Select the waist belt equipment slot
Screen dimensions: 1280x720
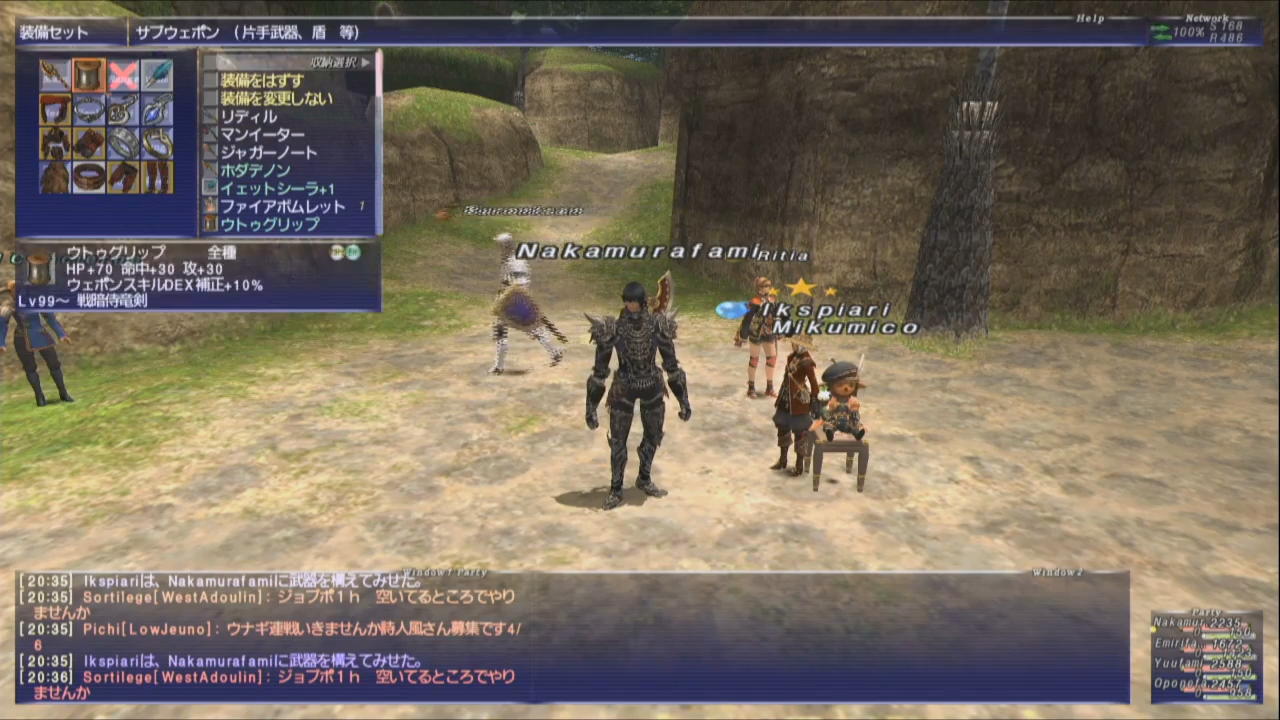point(89,177)
